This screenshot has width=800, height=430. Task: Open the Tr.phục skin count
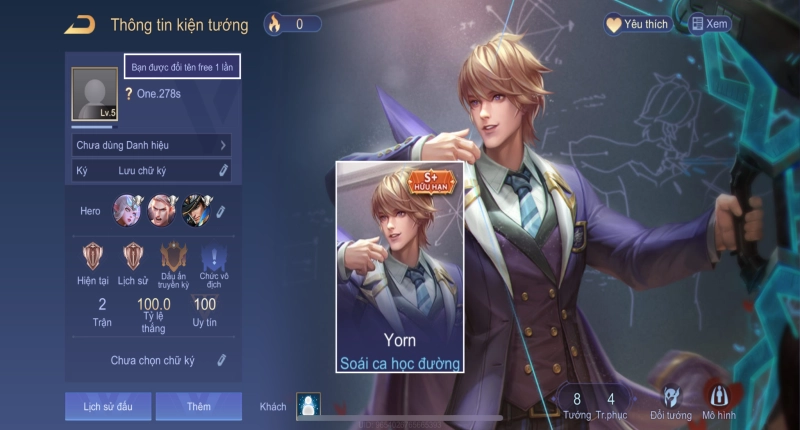click(610, 404)
